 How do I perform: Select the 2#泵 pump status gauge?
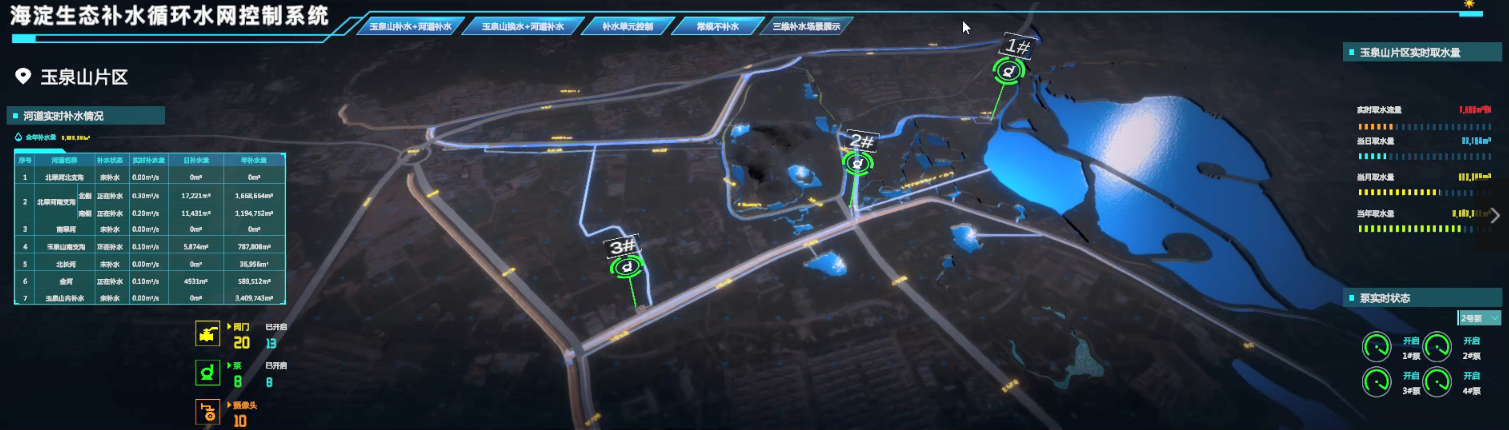pos(1438,347)
